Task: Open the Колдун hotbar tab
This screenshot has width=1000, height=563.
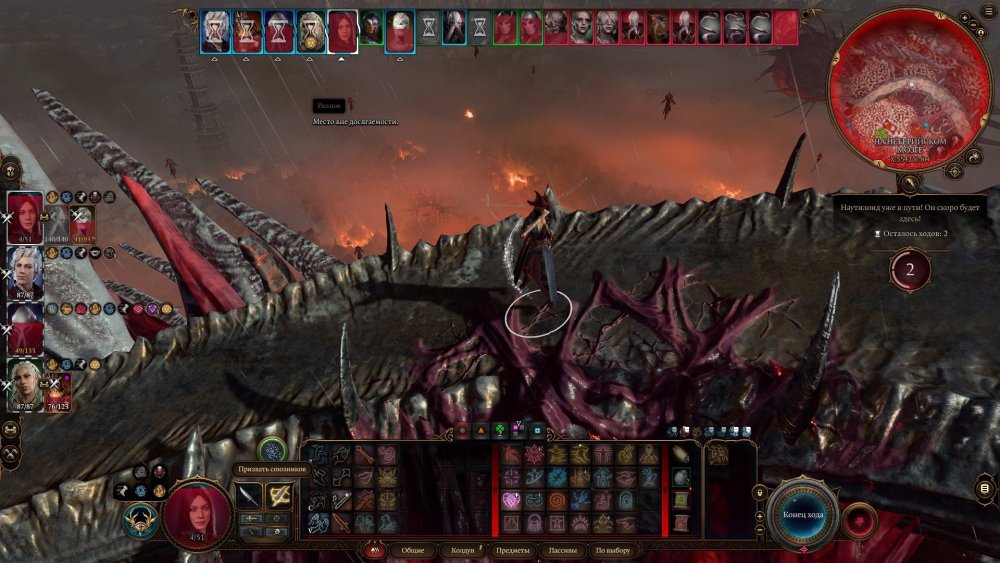Action: [462, 550]
